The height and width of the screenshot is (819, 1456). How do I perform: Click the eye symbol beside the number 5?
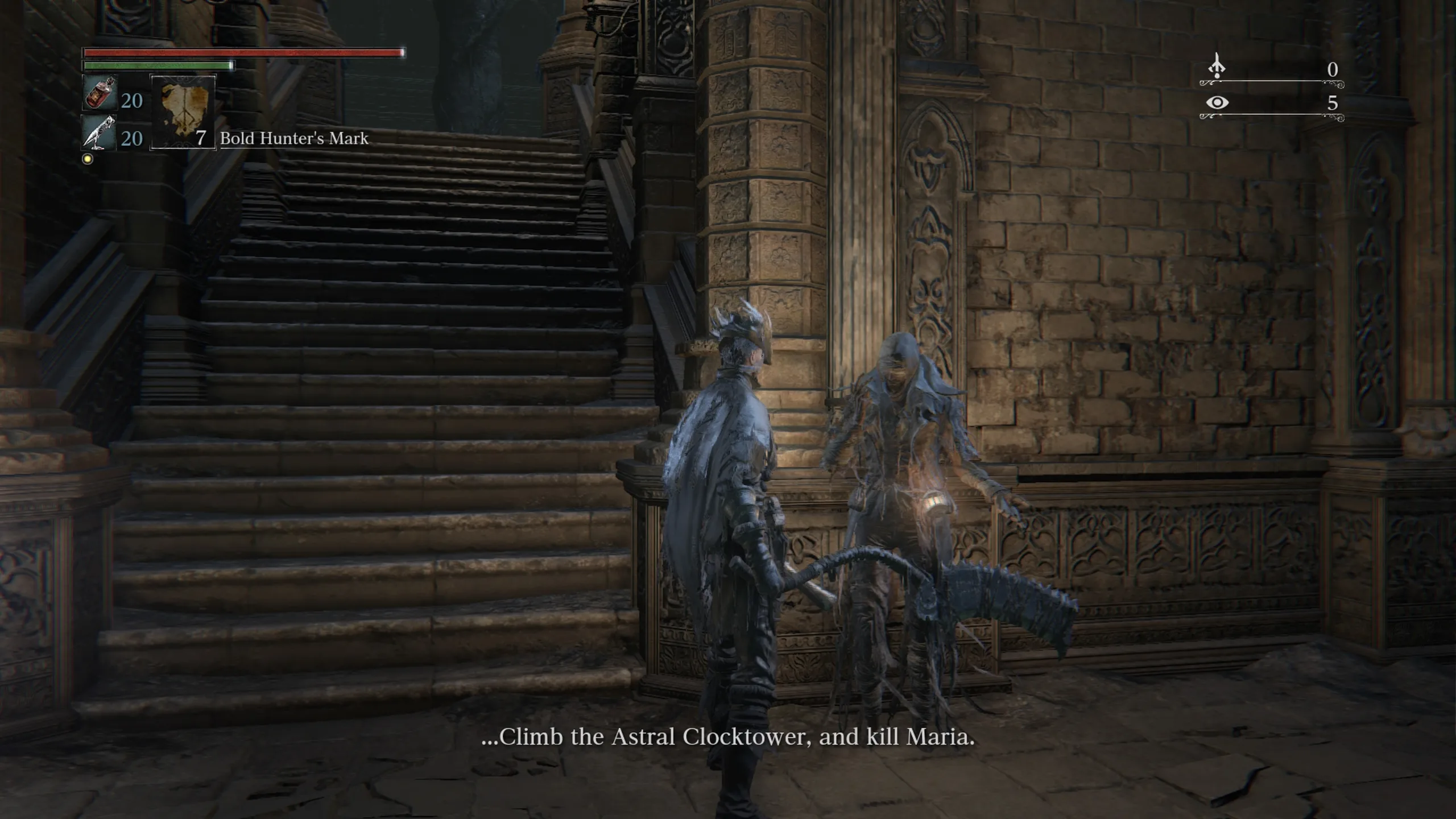[1217, 104]
